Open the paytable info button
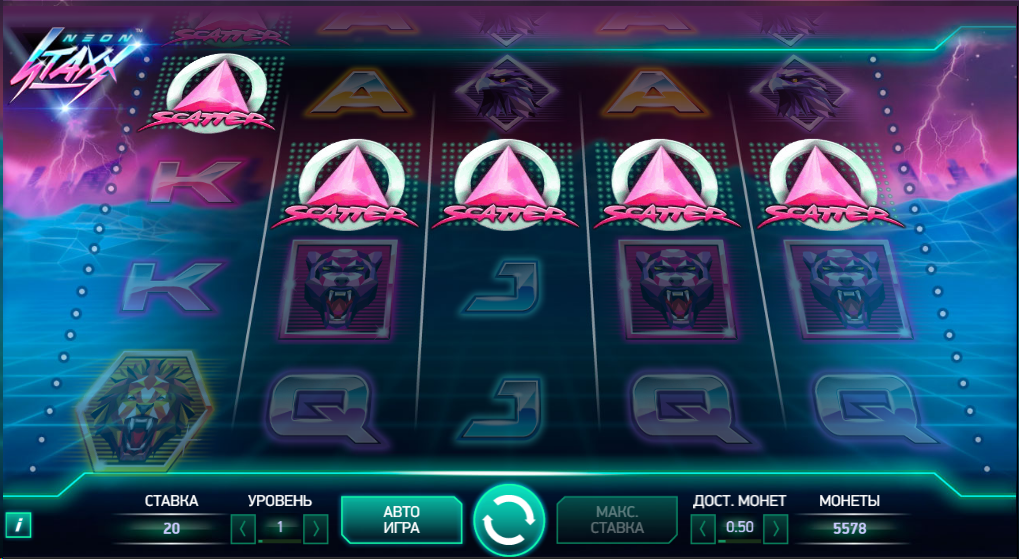Image resolution: width=1019 pixels, height=559 pixels. click(x=18, y=524)
